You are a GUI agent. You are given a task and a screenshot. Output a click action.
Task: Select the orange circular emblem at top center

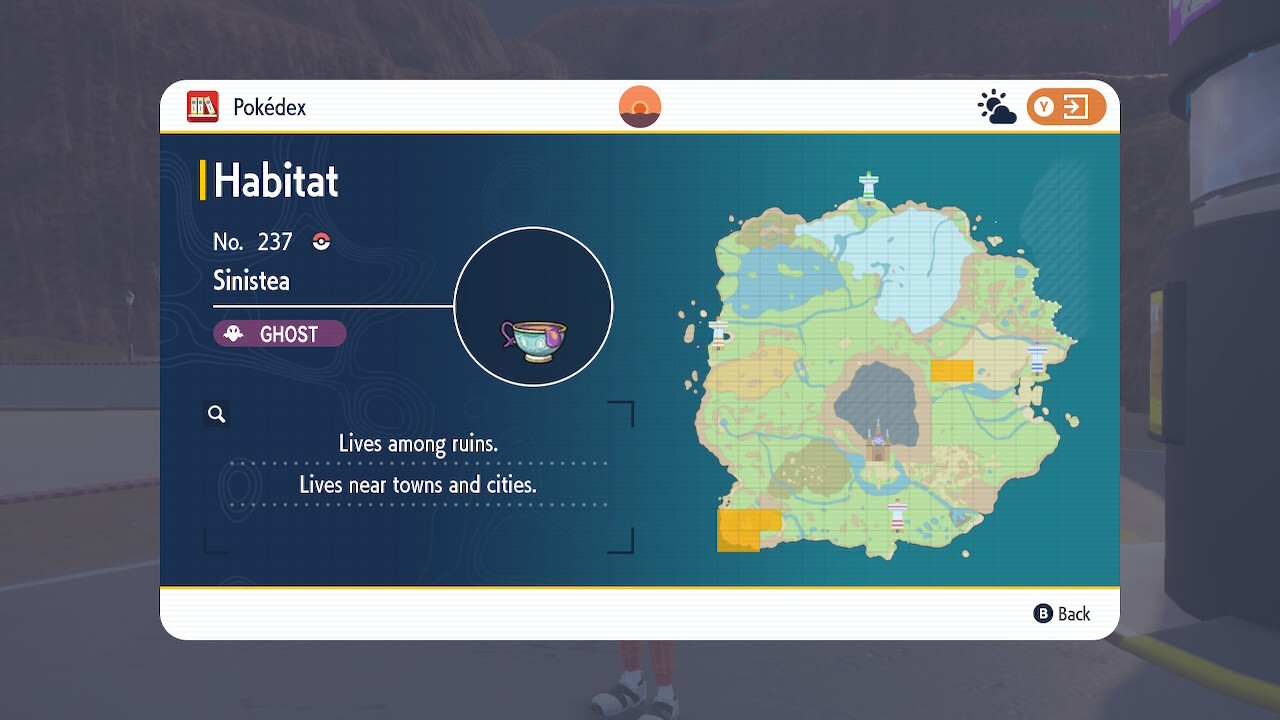[x=638, y=105]
